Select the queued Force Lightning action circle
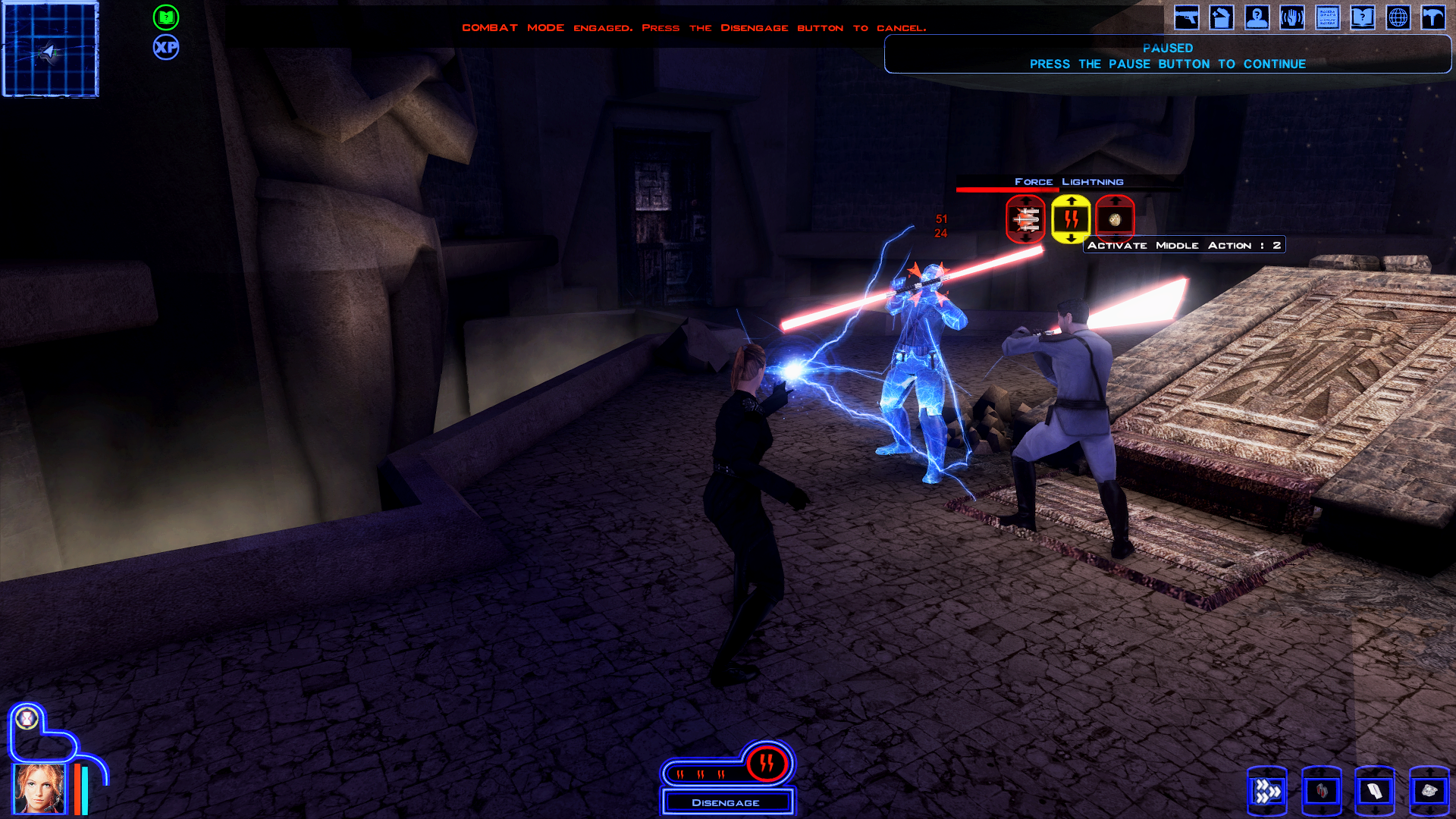Viewport: 1456px width, 819px height. pyautogui.click(x=767, y=763)
